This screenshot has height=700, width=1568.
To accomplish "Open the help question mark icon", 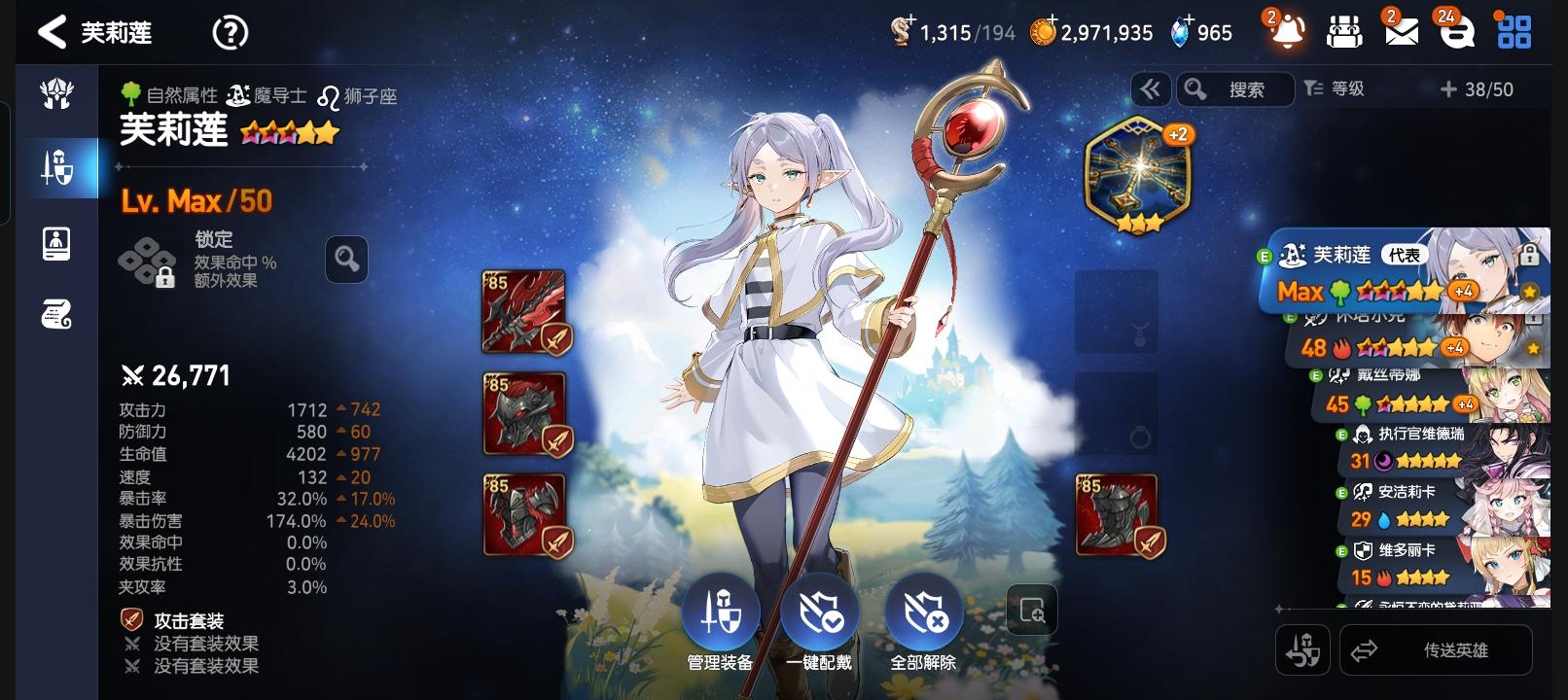I will (230, 32).
